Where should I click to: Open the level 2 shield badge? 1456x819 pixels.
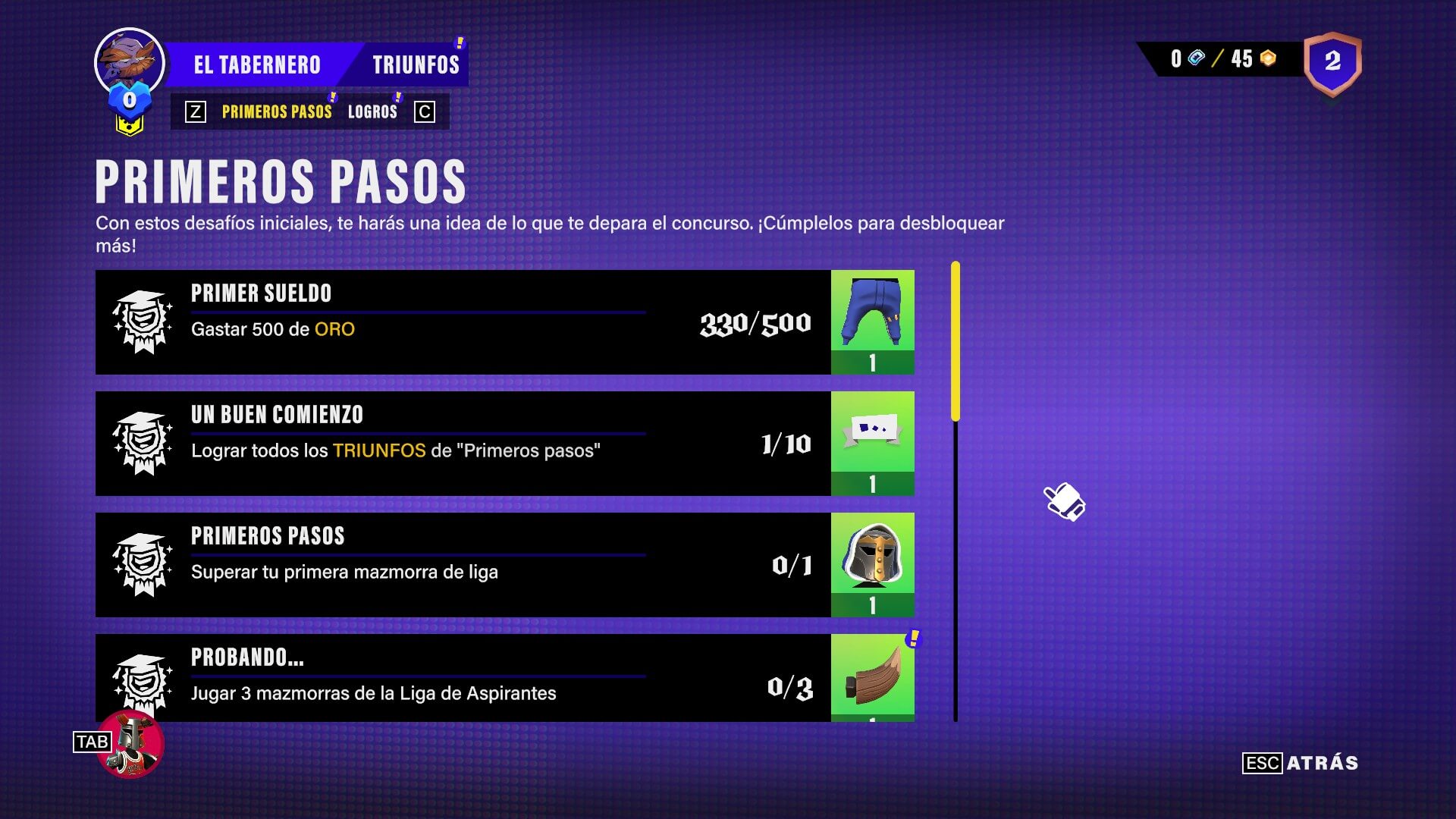click(1332, 63)
